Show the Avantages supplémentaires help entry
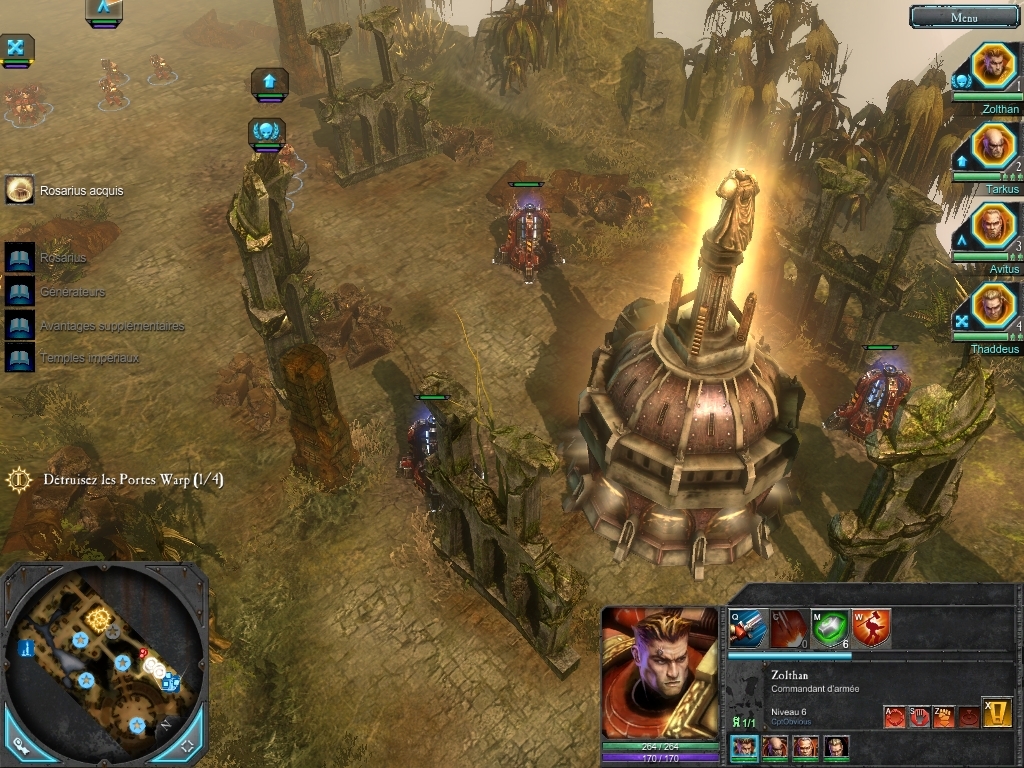1024x768 pixels. tap(20, 326)
